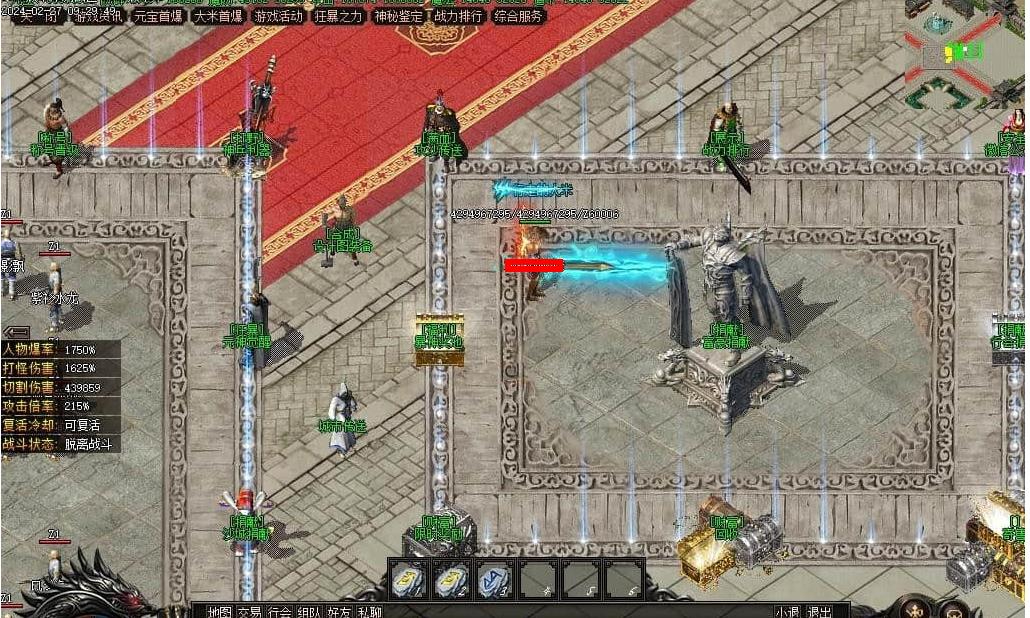
Task: Open the 行会 guild button
Action: click(x=279, y=611)
